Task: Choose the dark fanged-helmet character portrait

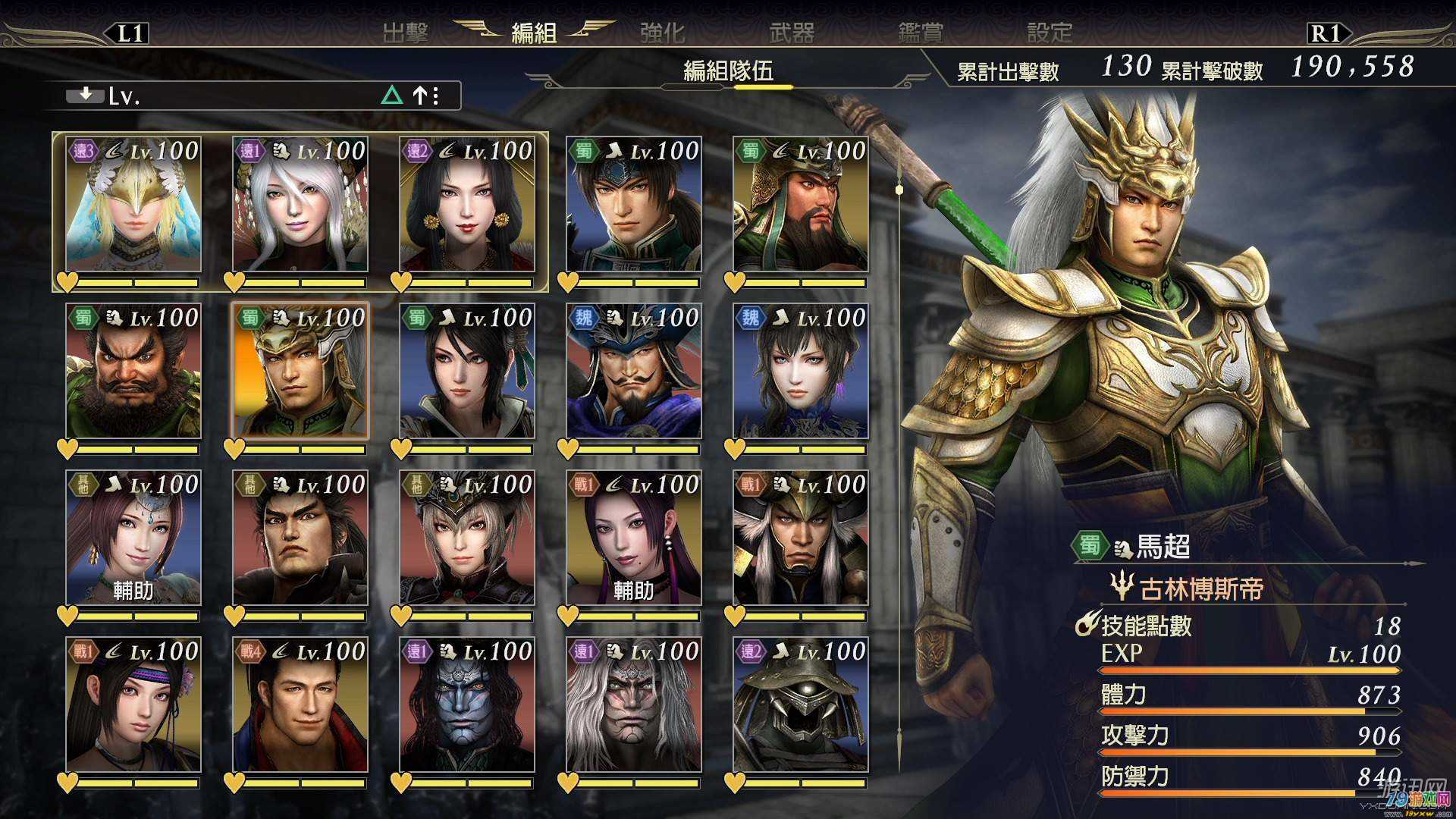Action: point(801,705)
